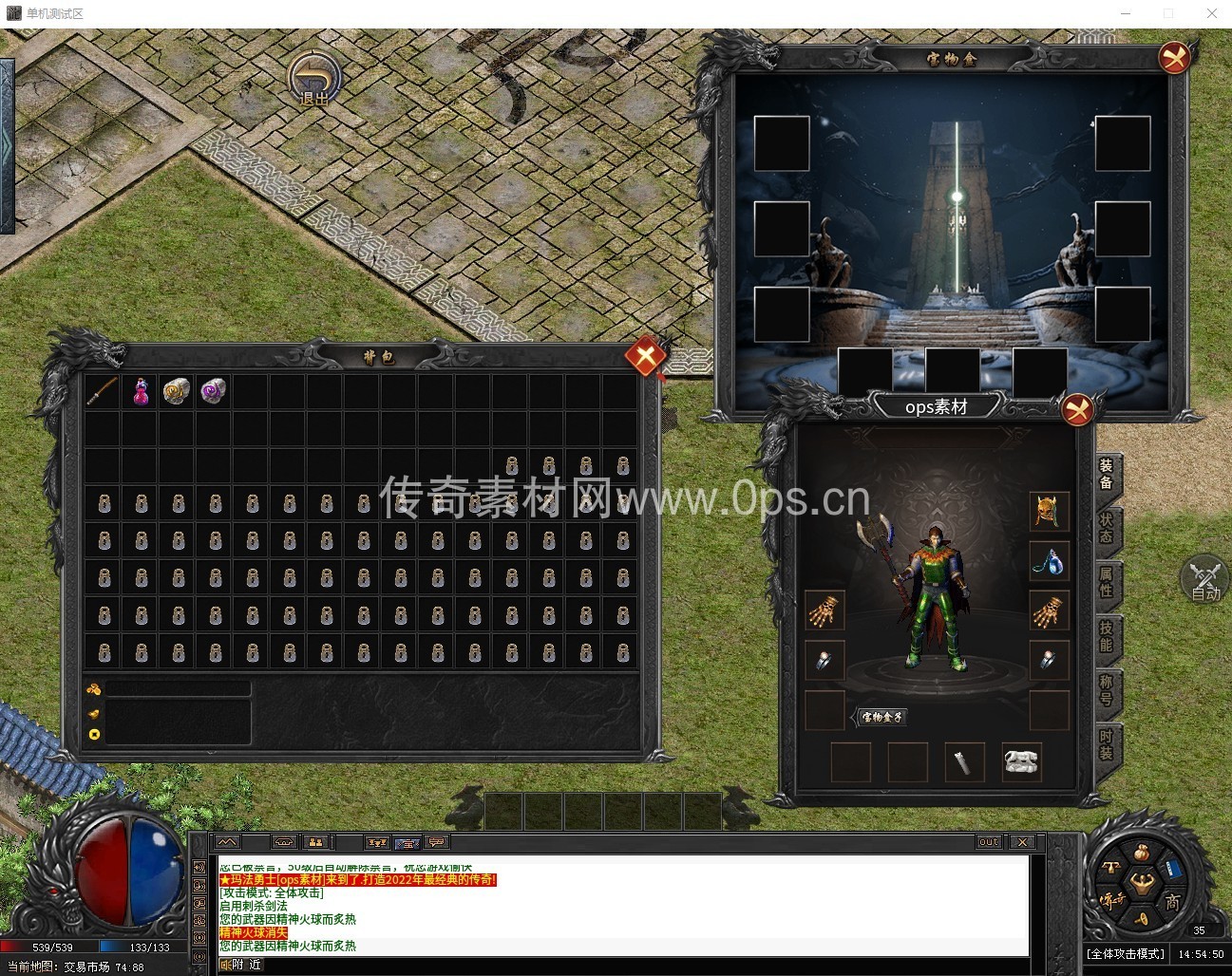Open the money bag icon in radial menu

[1141, 854]
